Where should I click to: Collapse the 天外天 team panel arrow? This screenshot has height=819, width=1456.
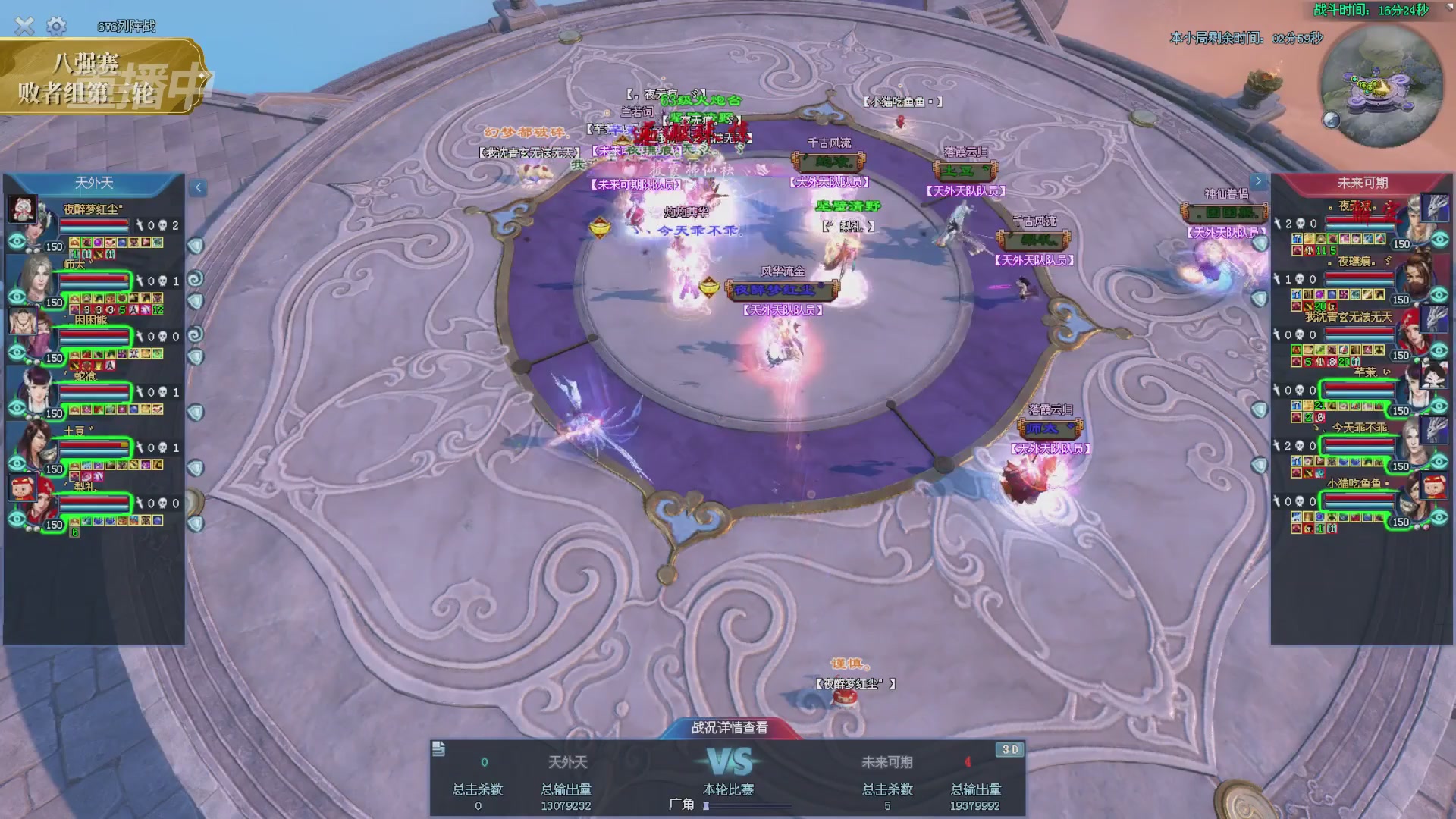point(198,187)
